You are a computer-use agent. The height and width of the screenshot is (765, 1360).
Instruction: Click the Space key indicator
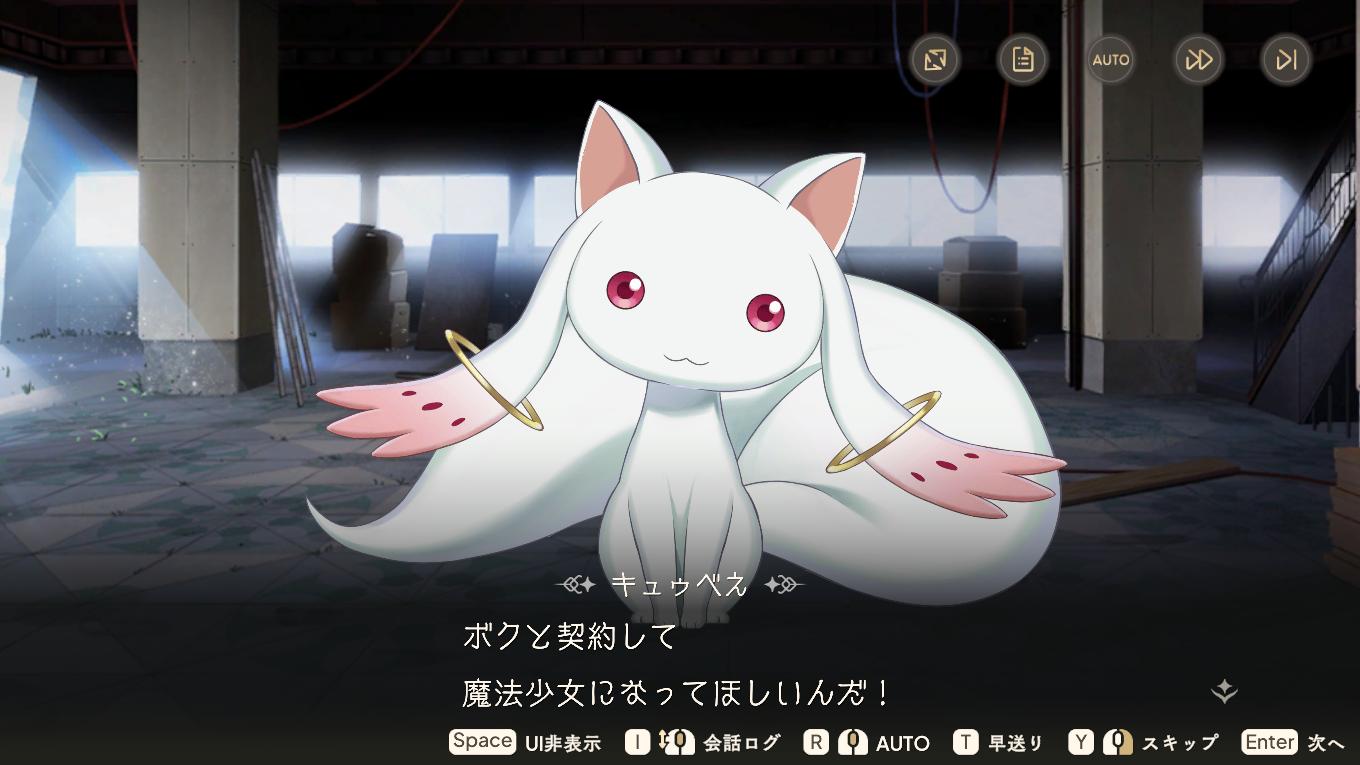[482, 742]
